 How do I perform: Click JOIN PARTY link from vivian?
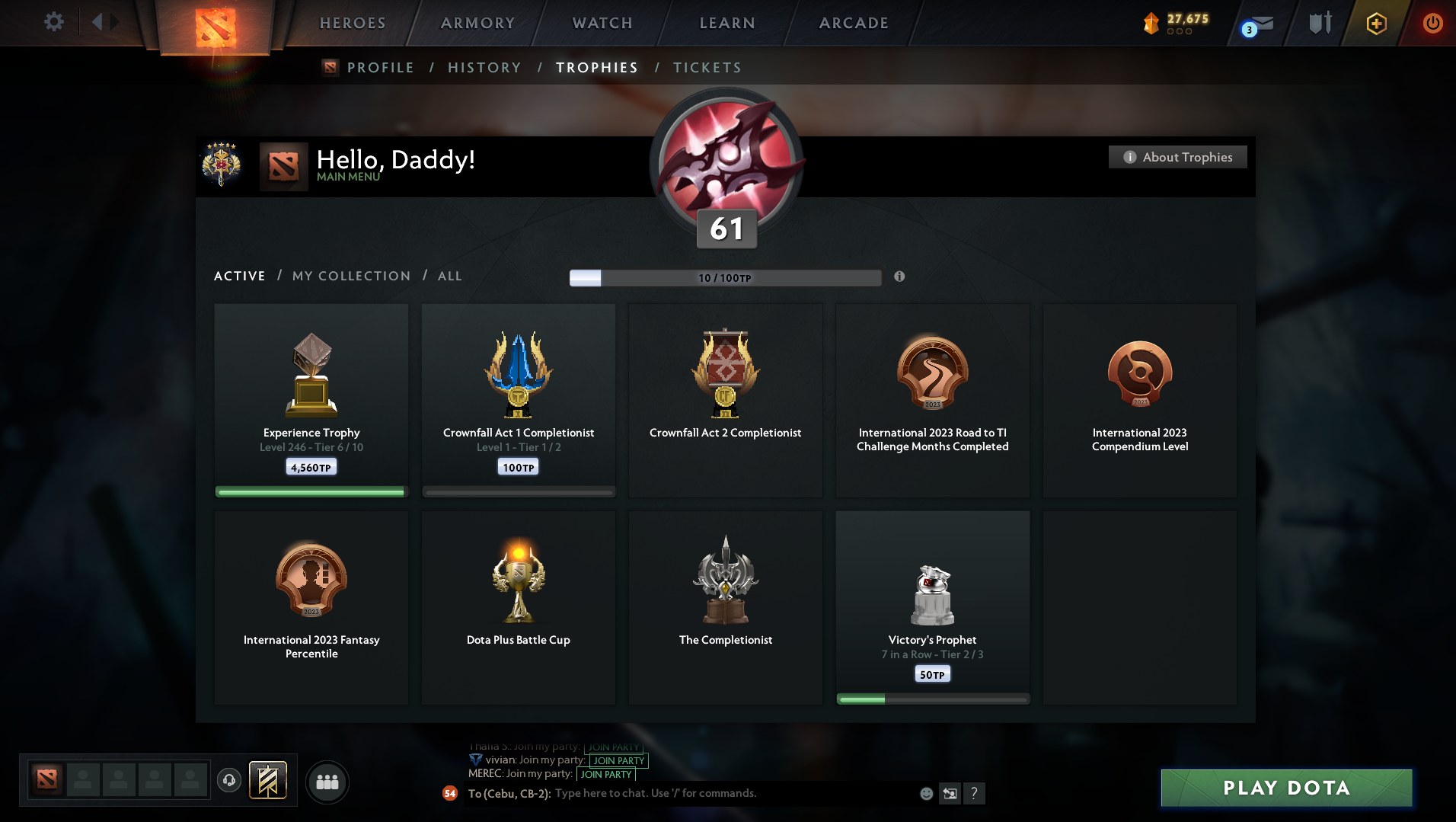coord(618,761)
